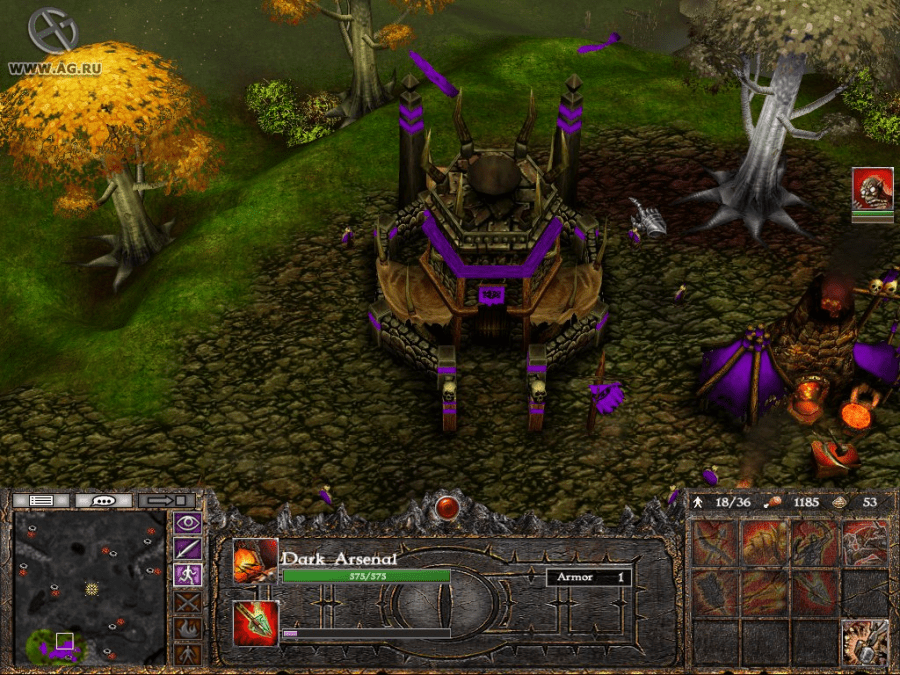
Task: Click the arrow-to-square button above minimap
Action: tap(167, 499)
